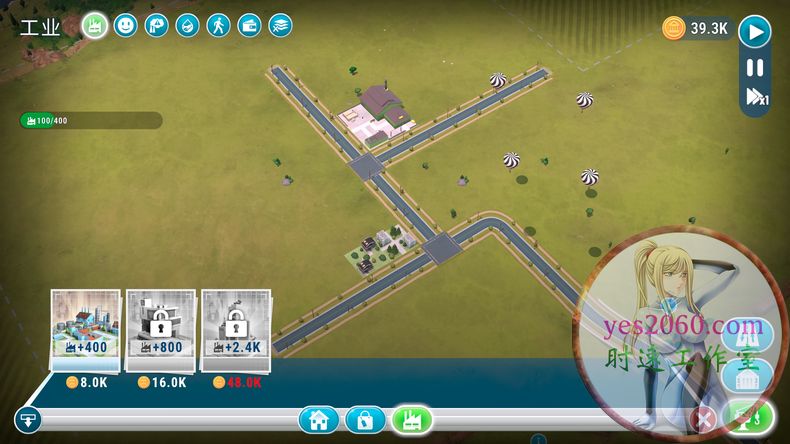Select the locked +800 industrial card
The width and height of the screenshot is (790, 444).
[160, 329]
